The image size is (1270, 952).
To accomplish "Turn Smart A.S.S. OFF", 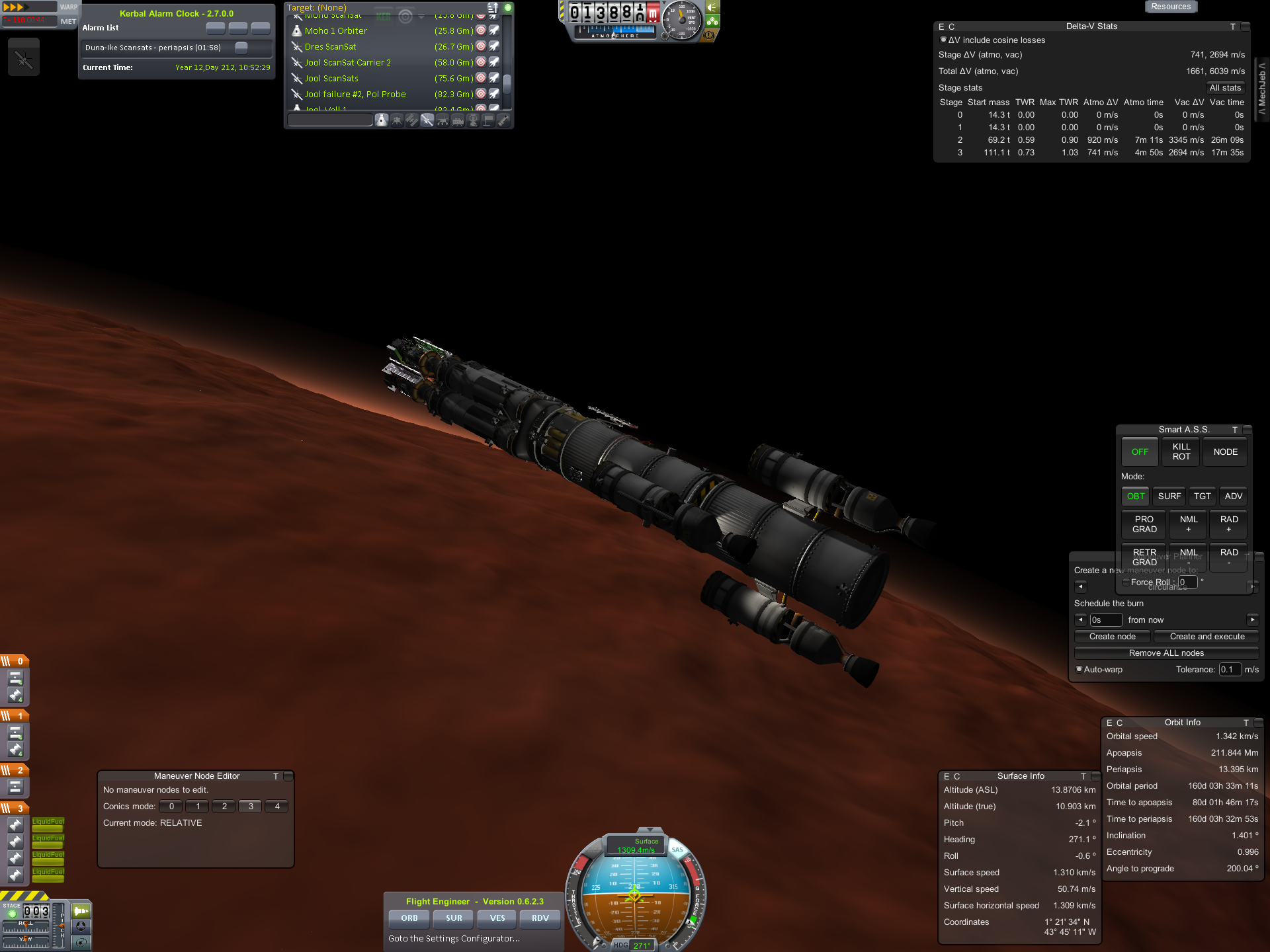I will tap(1140, 452).
